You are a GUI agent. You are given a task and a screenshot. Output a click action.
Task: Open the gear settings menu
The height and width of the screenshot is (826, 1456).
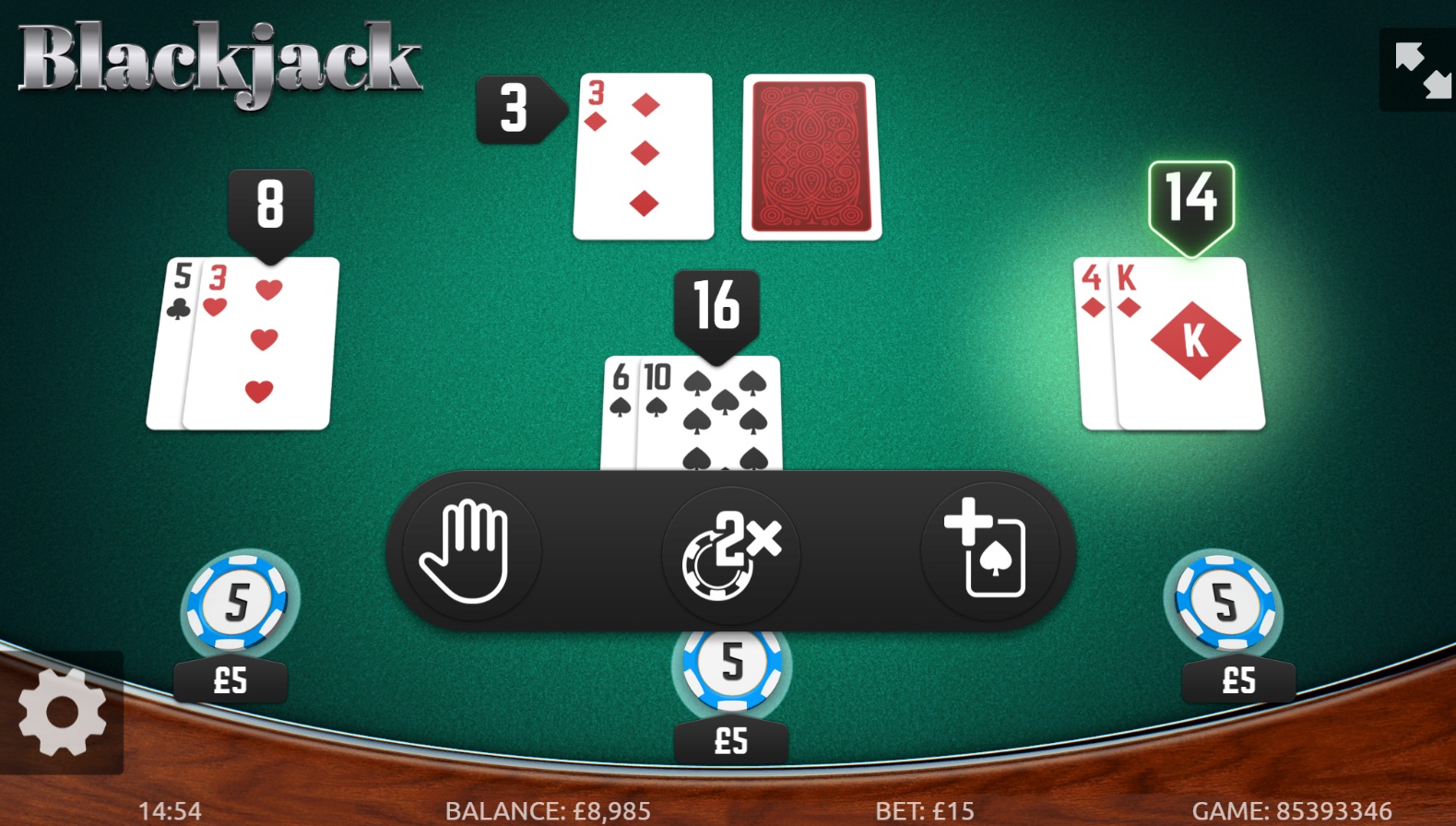[62, 713]
